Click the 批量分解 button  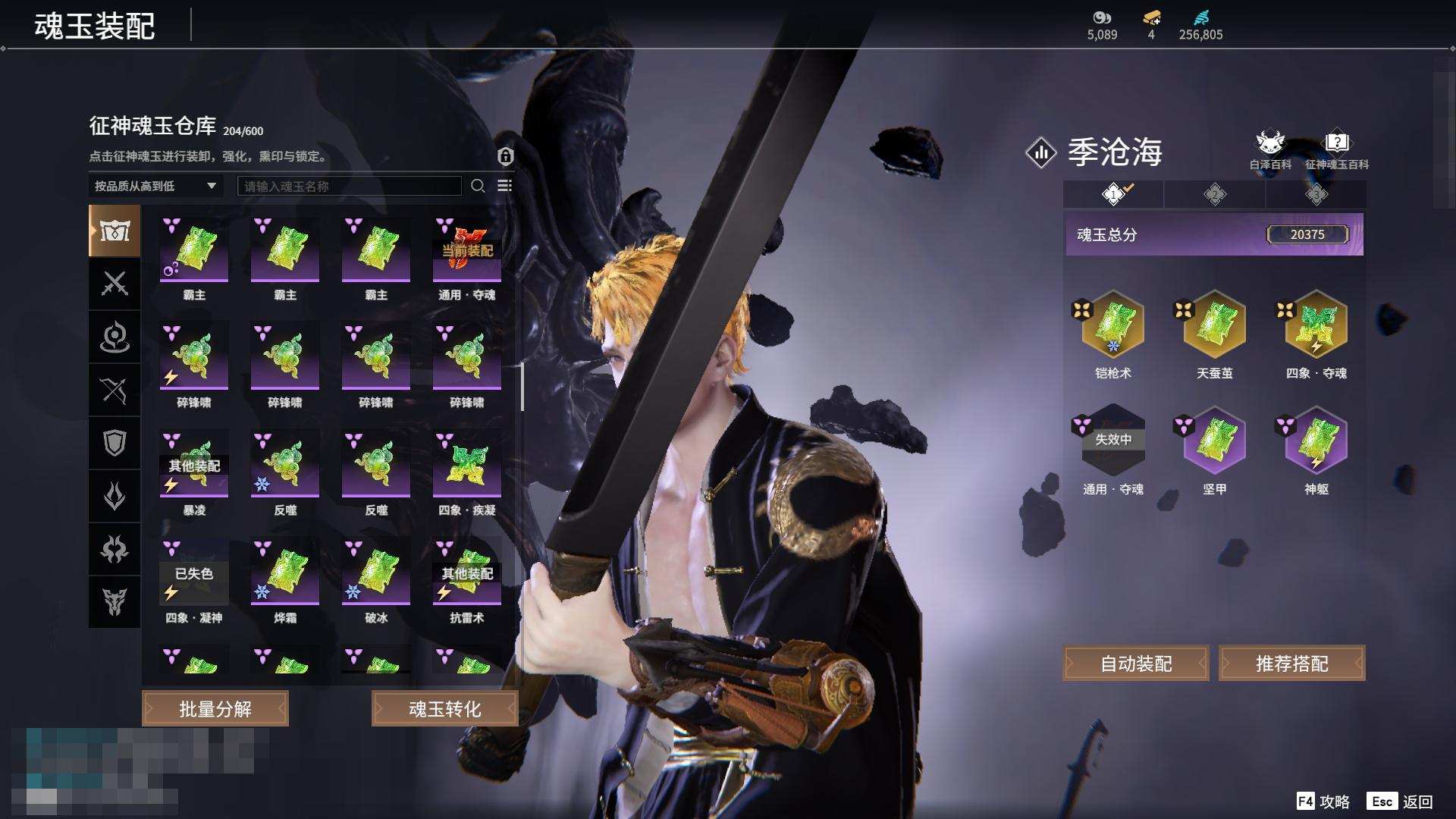pos(215,709)
